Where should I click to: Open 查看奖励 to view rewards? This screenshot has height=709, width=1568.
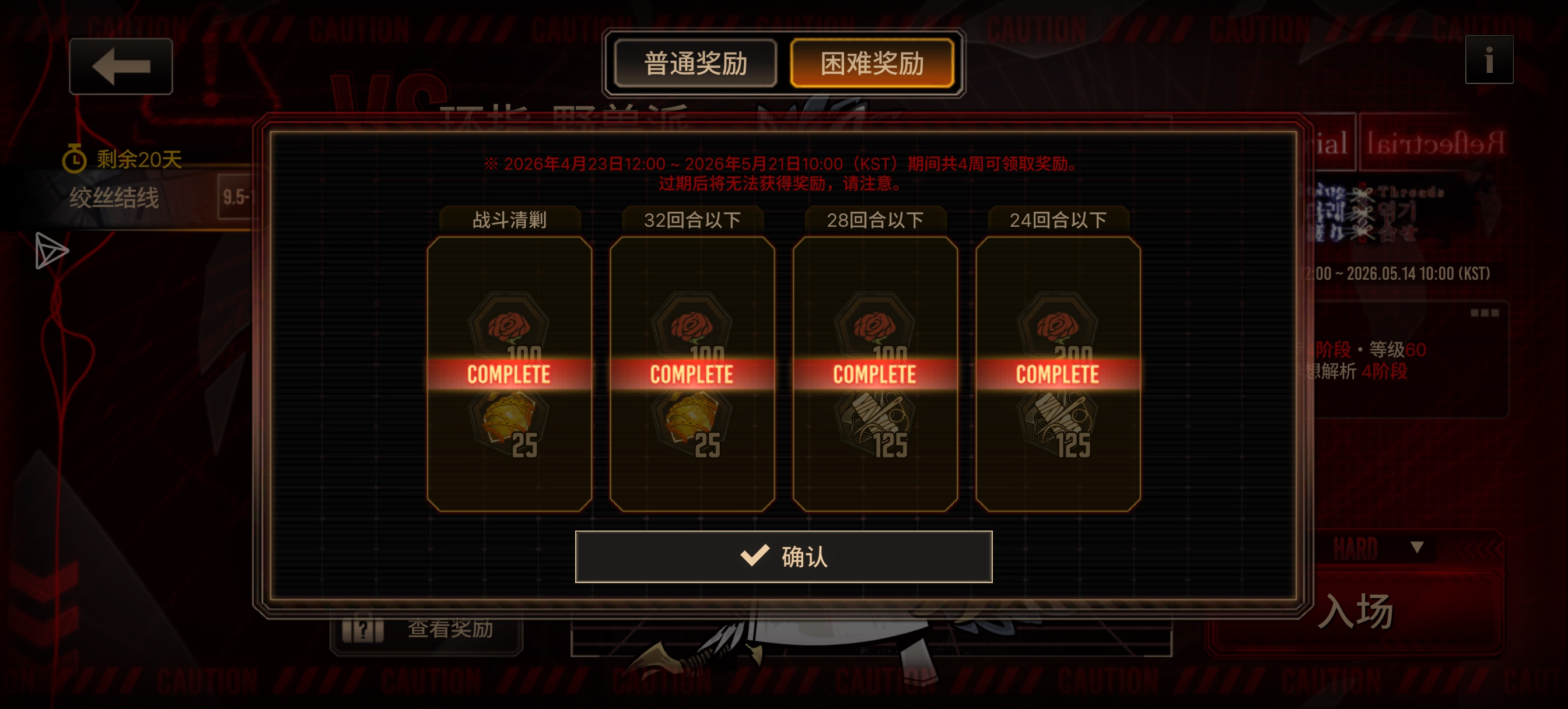pyautogui.click(x=449, y=630)
